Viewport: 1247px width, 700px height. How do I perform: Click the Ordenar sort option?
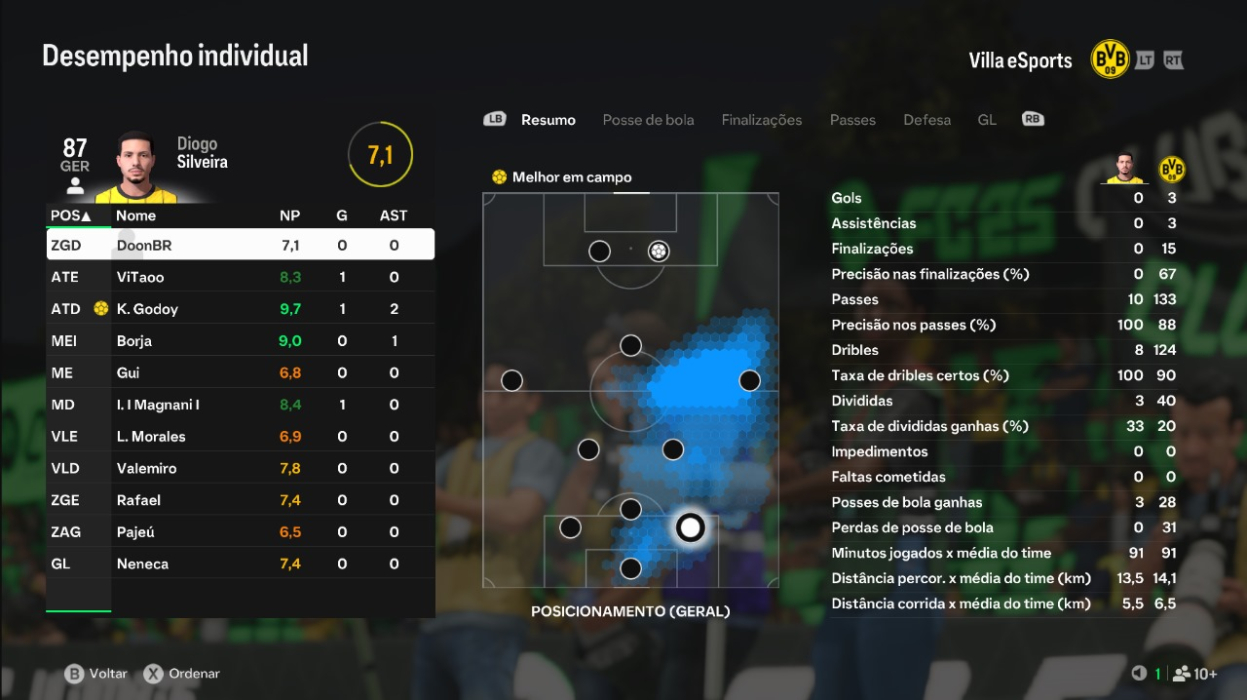pyautogui.click(x=183, y=674)
